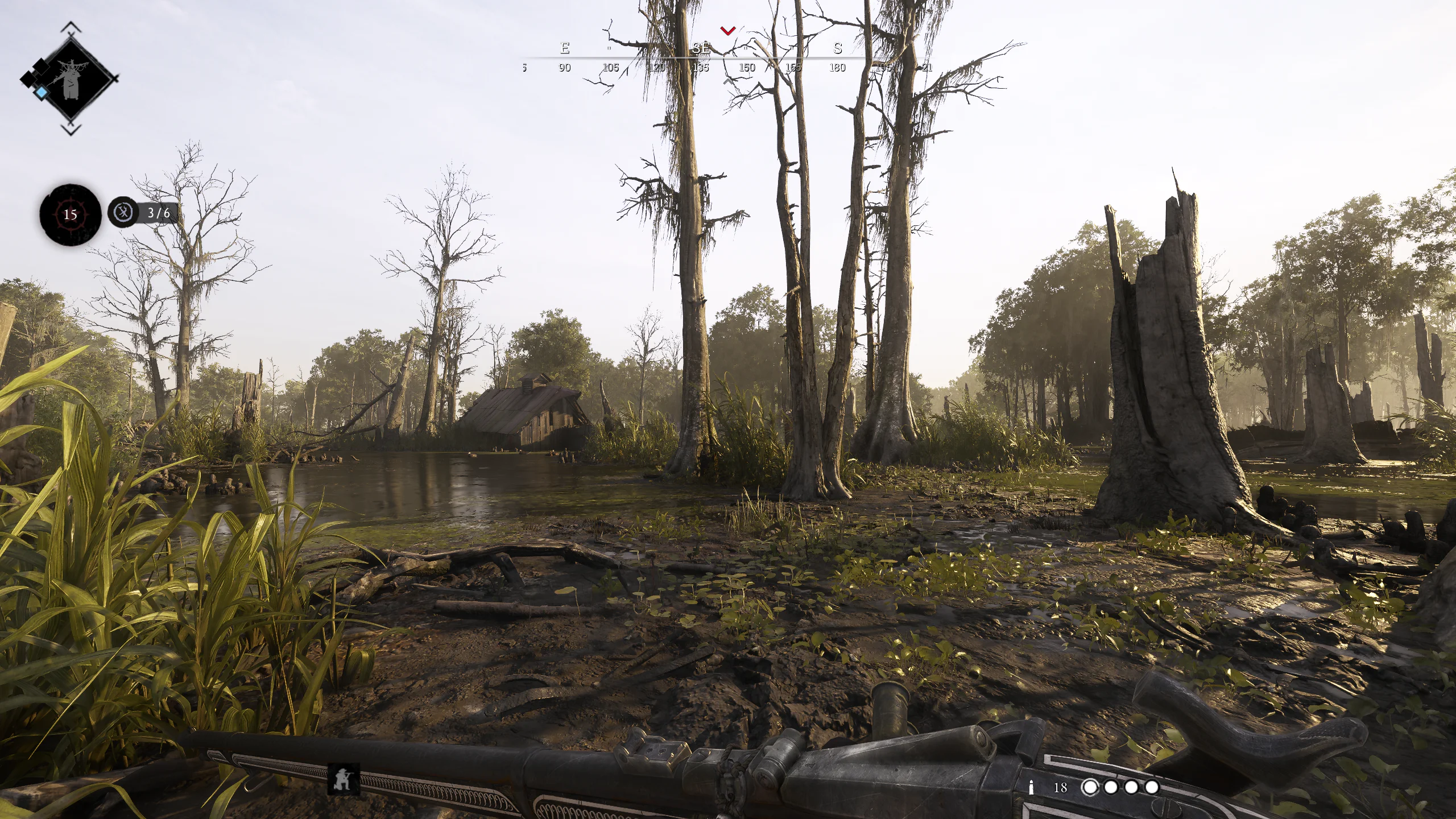Click the red objective chevron above the compass
The width and height of the screenshot is (1456, 819).
coord(728,31)
